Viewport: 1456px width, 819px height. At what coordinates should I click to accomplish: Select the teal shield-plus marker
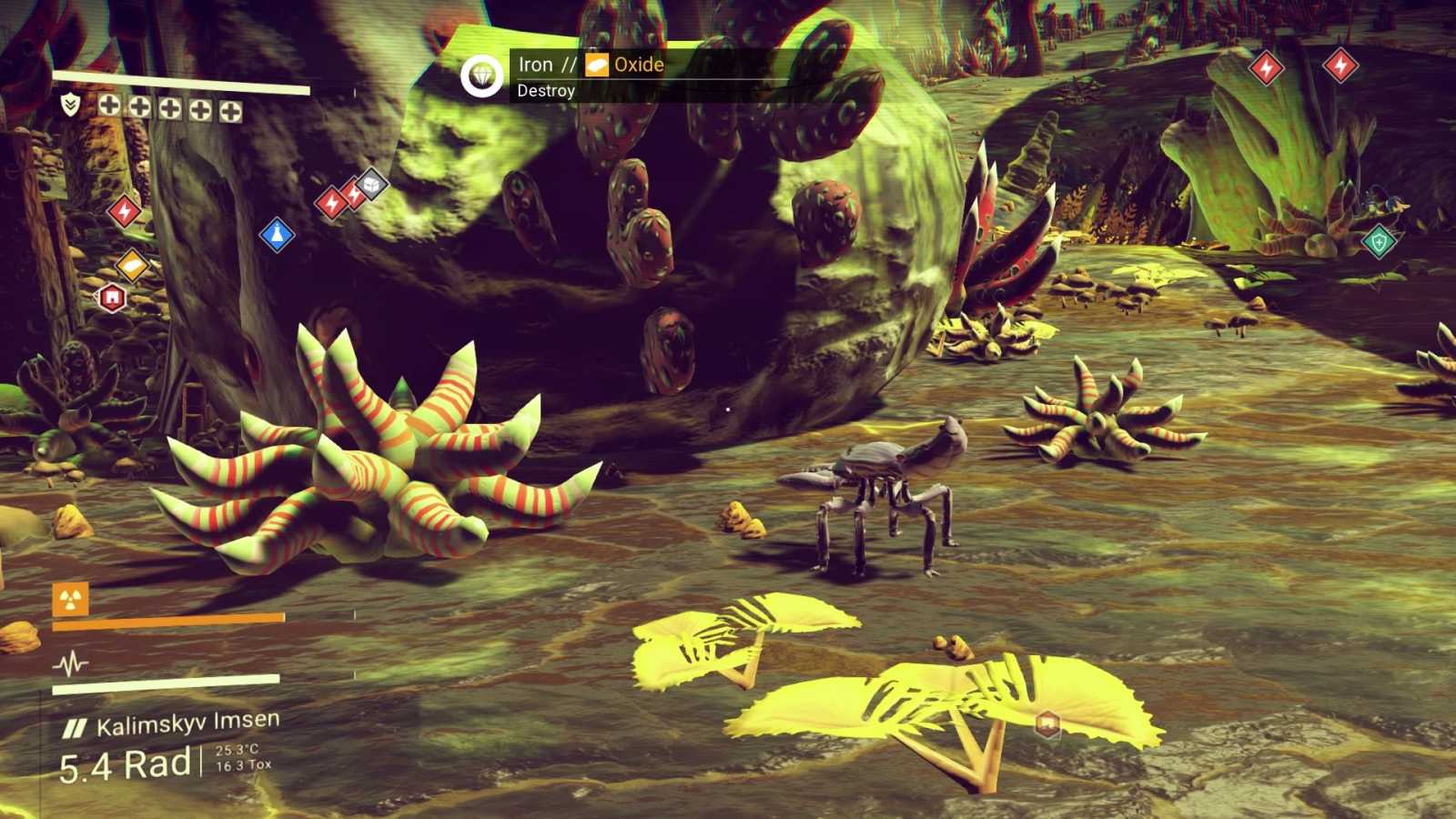(1380, 242)
